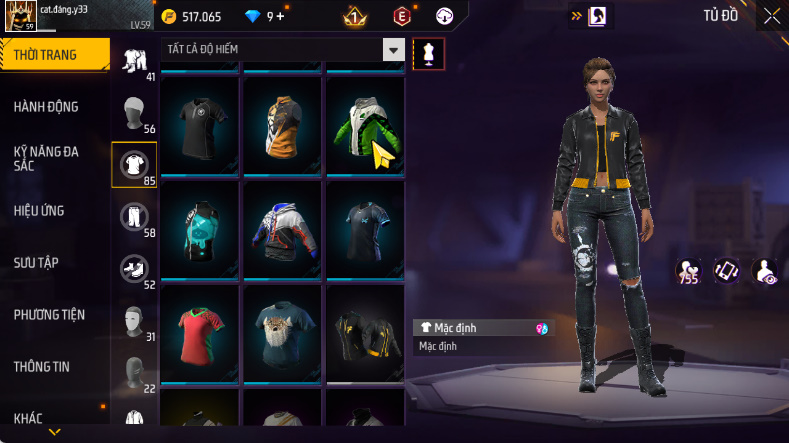Open the Sưu Tập tab
This screenshot has height=443, width=789.
[36, 262]
